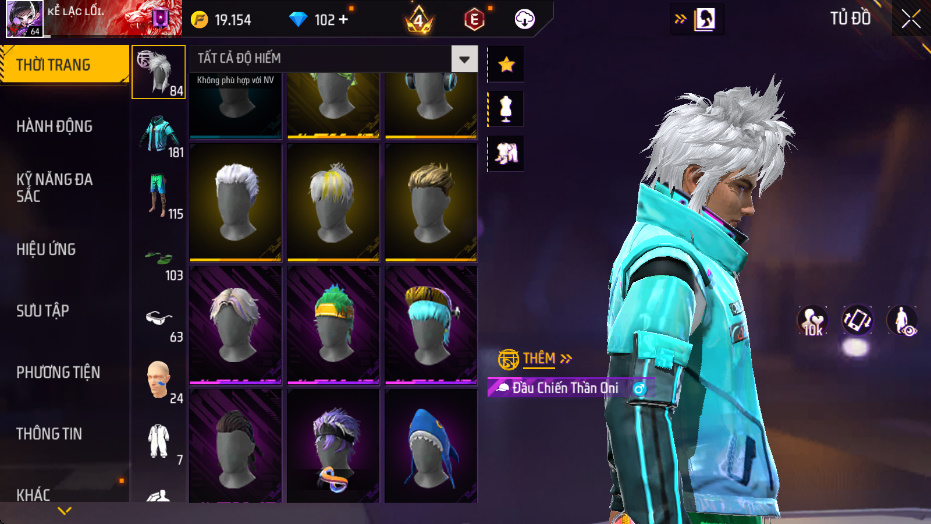
Task: Pick the sunglasses accessory subcategory
Action: (158, 319)
